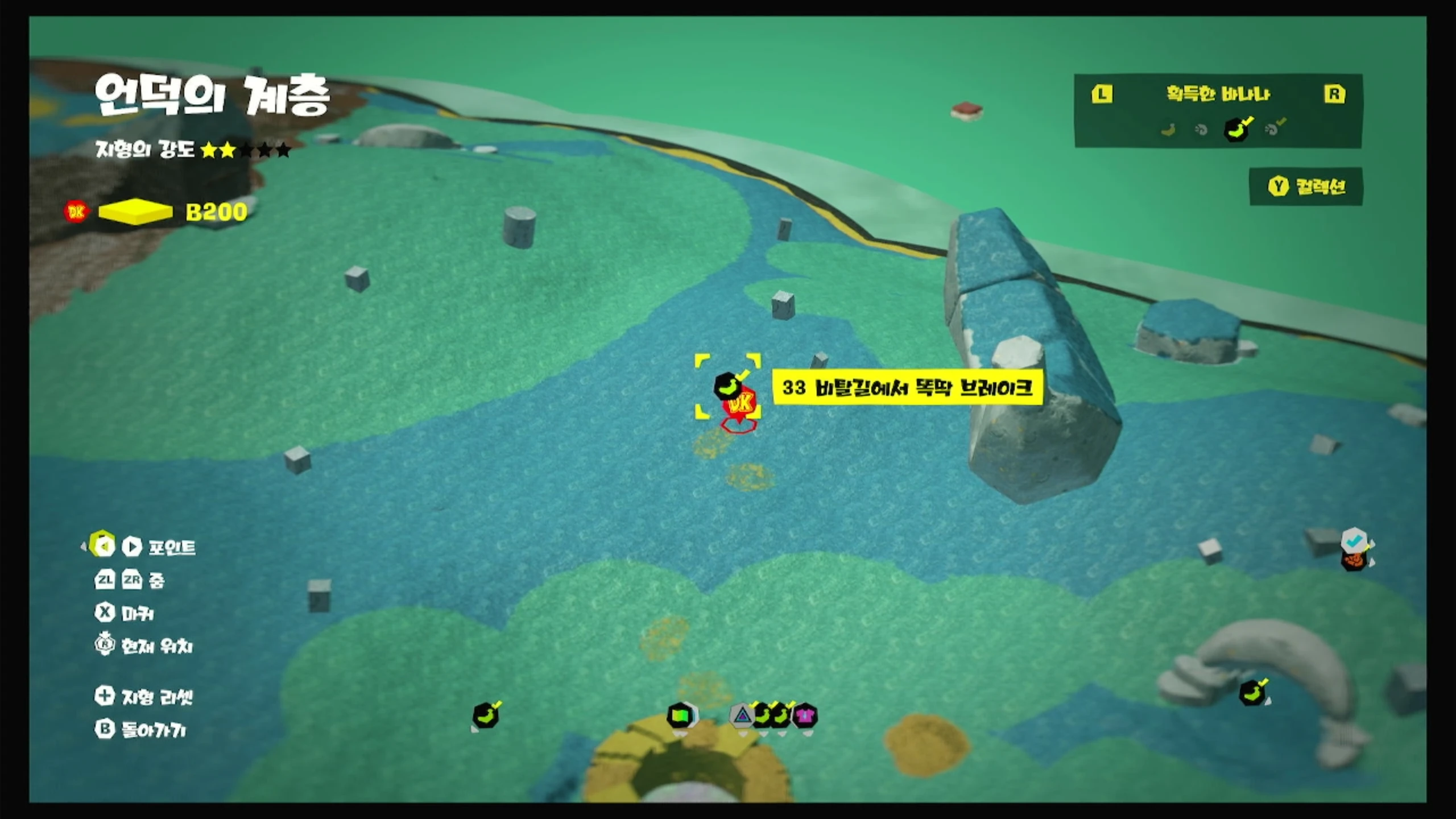Choose 지형 리셋 to reset terrain
1456x819 pixels.
(144, 697)
